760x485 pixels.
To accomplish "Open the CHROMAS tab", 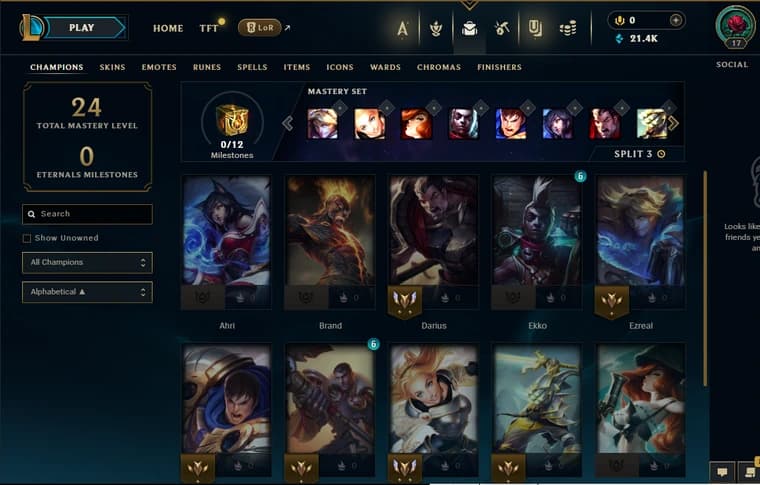I will pyautogui.click(x=439, y=67).
